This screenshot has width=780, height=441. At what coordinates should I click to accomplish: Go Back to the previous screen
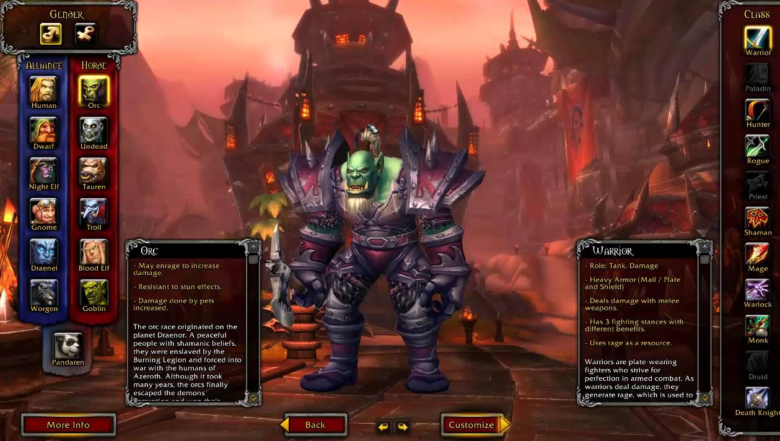coord(315,425)
